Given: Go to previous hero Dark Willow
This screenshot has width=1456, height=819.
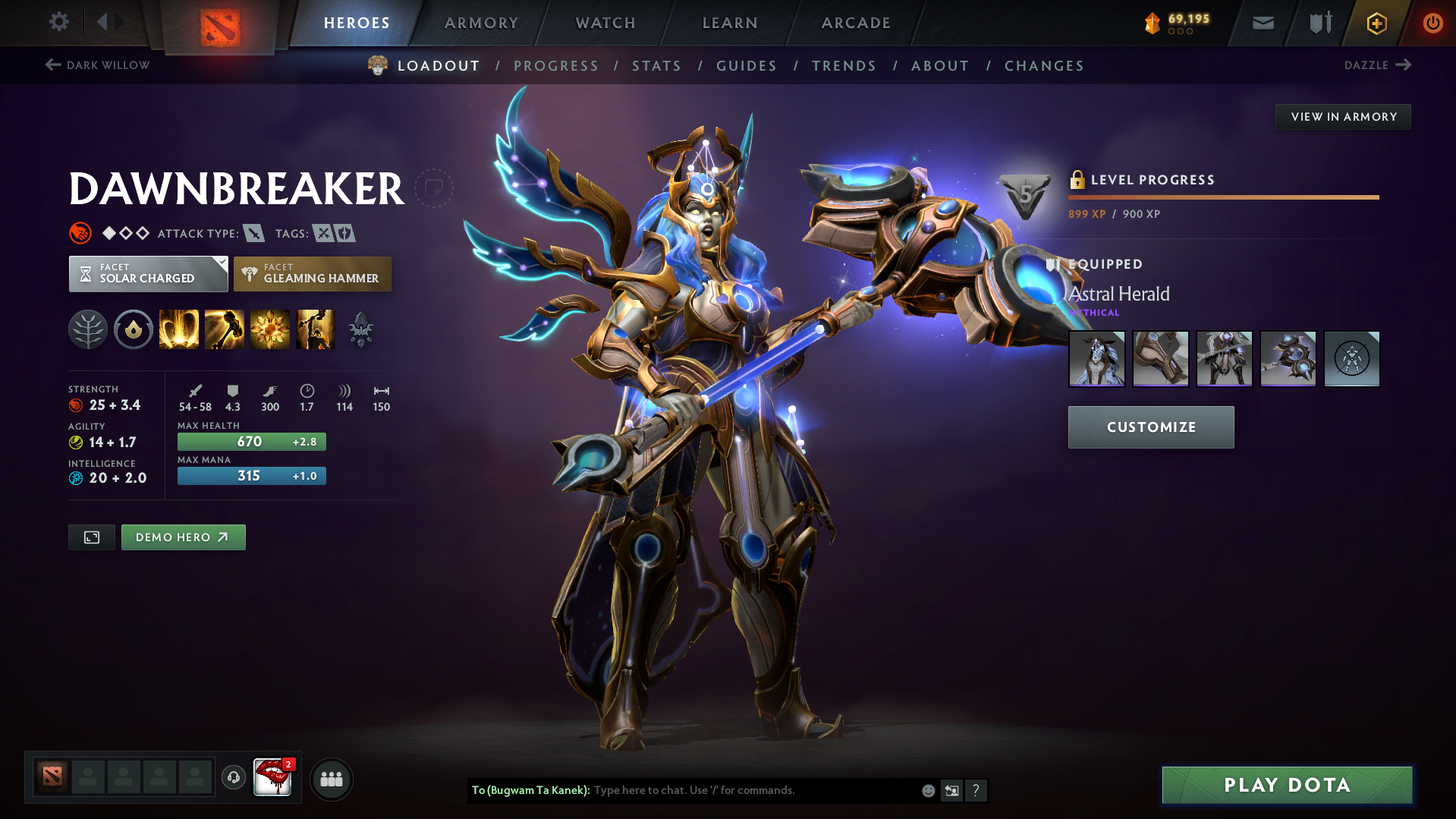Looking at the screenshot, I should [x=98, y=65].
